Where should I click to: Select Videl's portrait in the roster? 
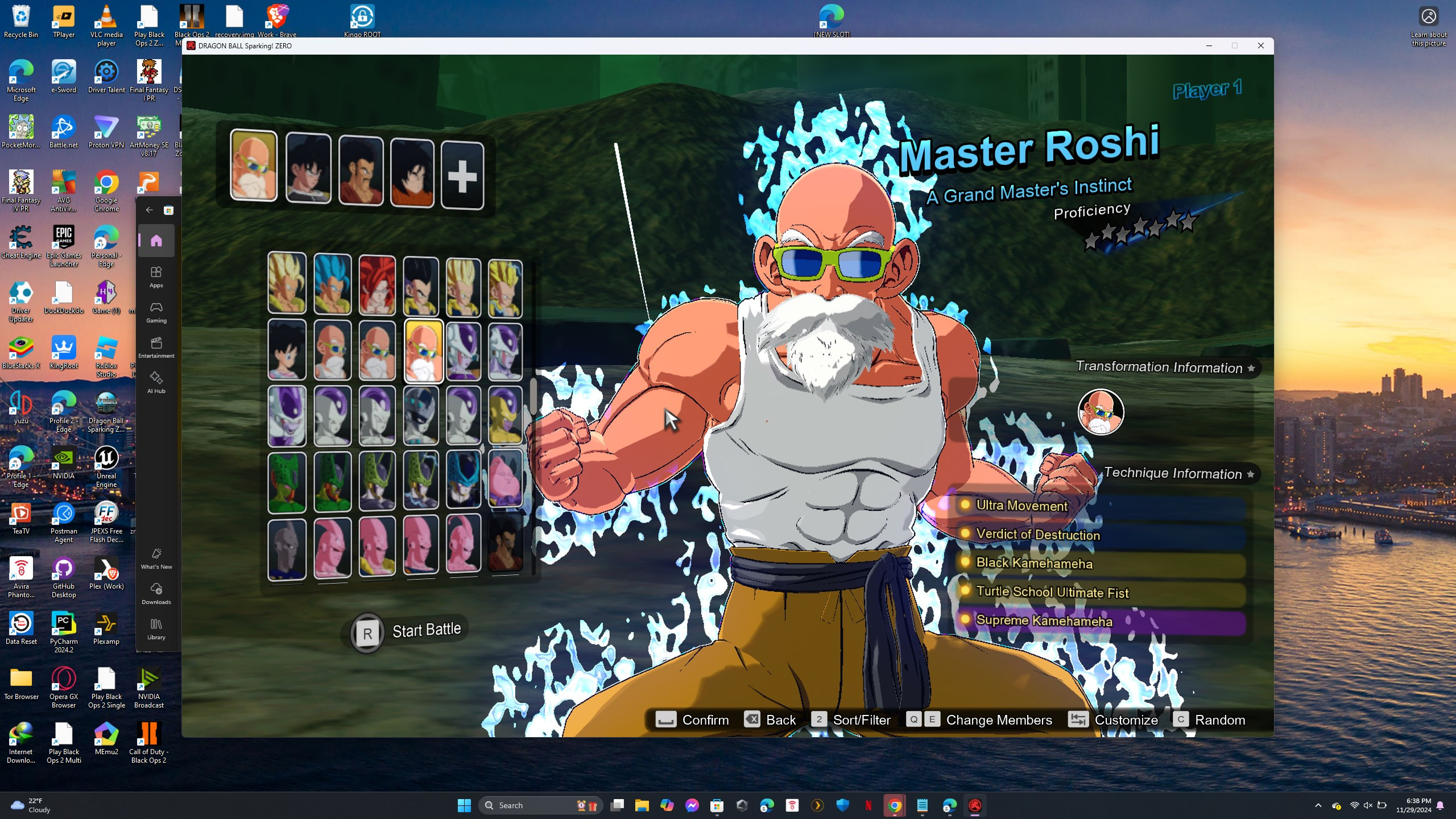coord(287,349)
